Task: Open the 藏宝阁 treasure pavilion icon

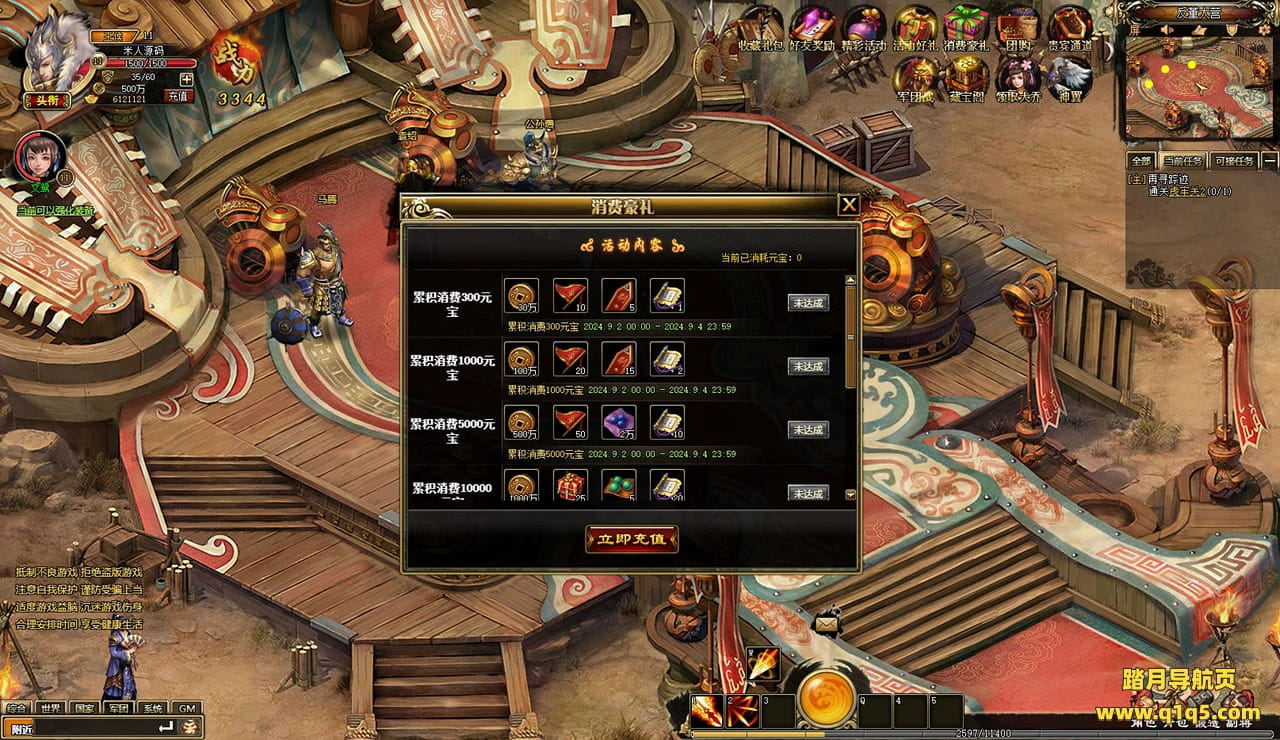Action: click(966, 77)
